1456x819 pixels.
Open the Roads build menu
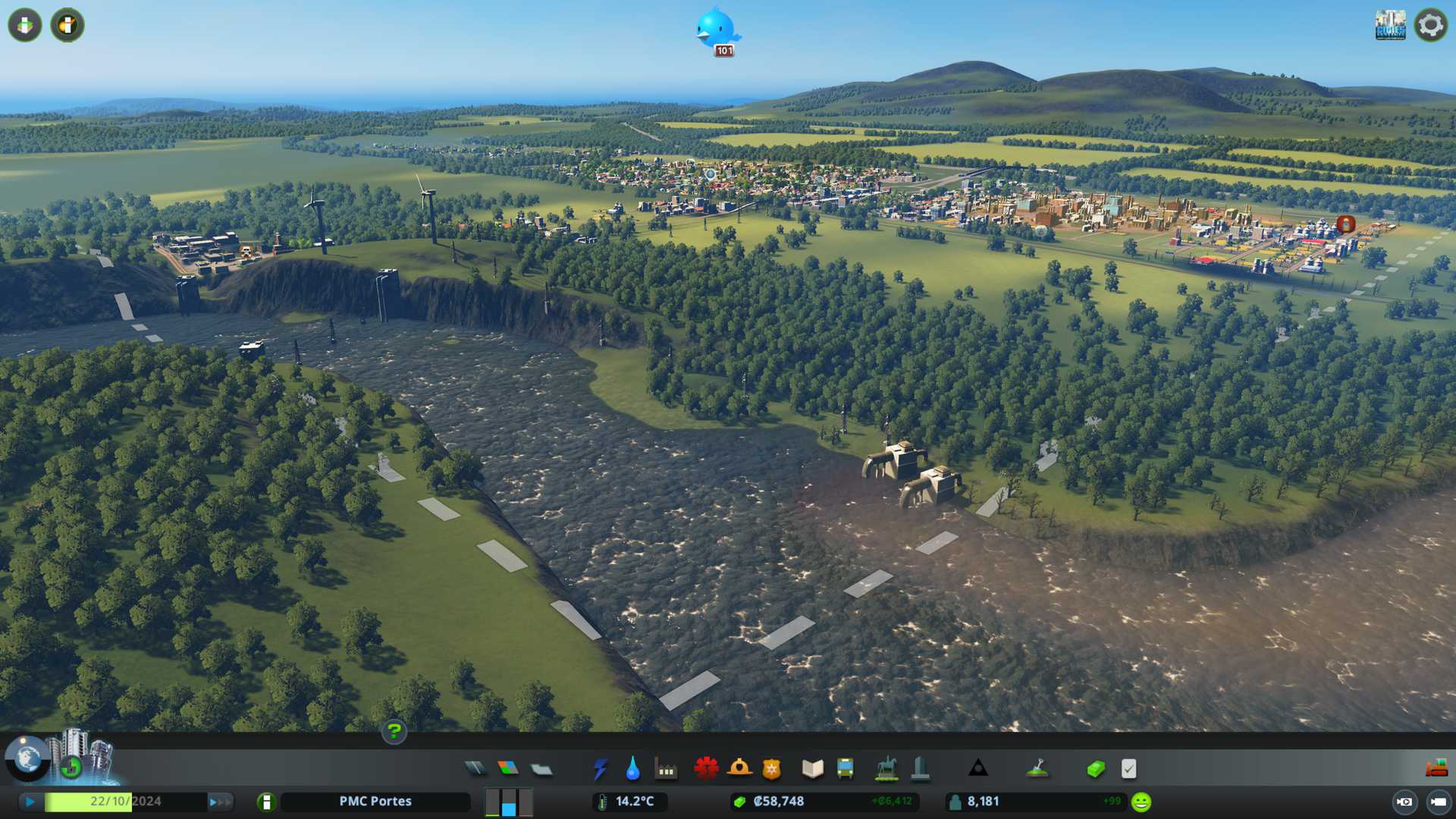[x=475, y=769]
